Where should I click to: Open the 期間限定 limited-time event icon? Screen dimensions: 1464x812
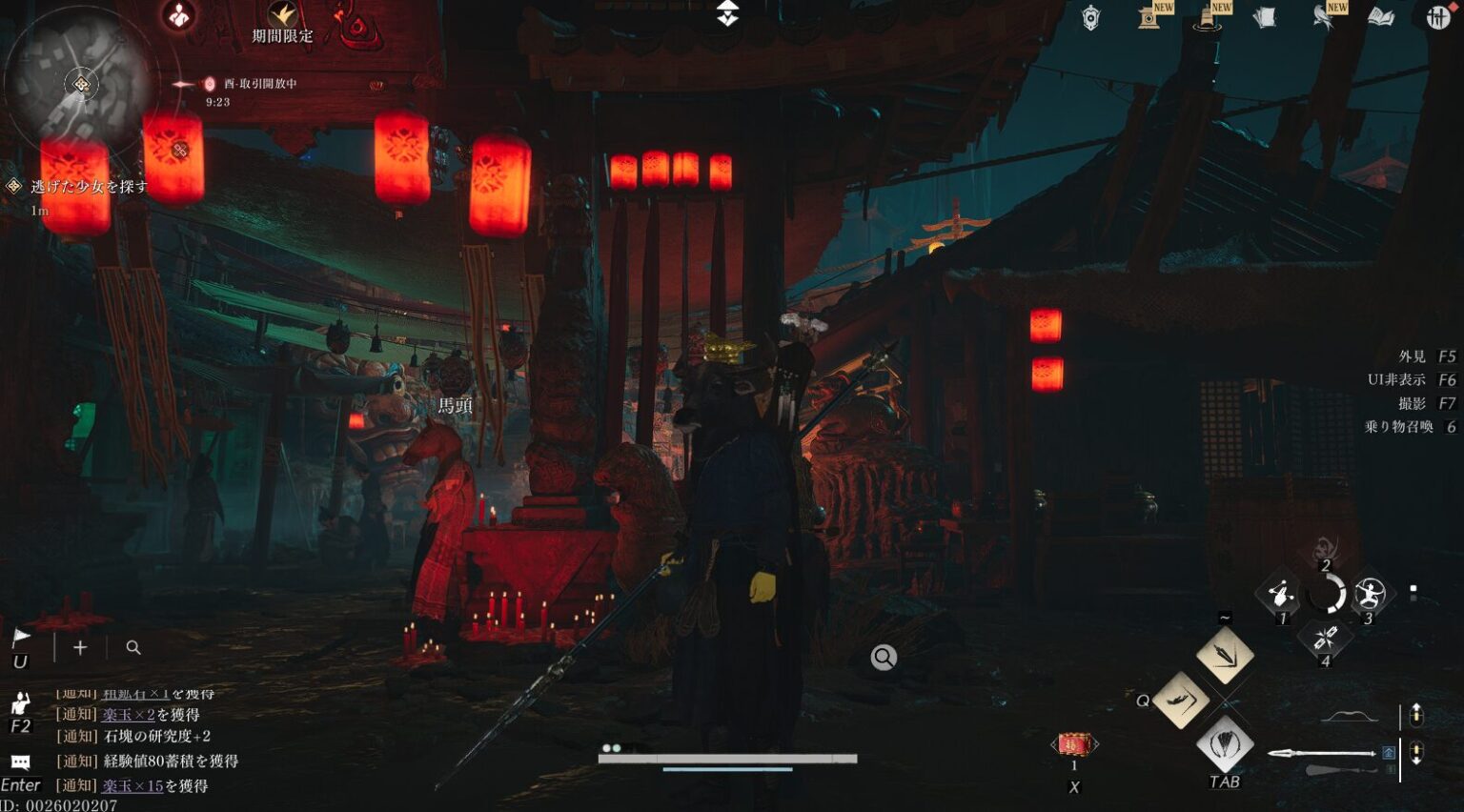(282, 19)
